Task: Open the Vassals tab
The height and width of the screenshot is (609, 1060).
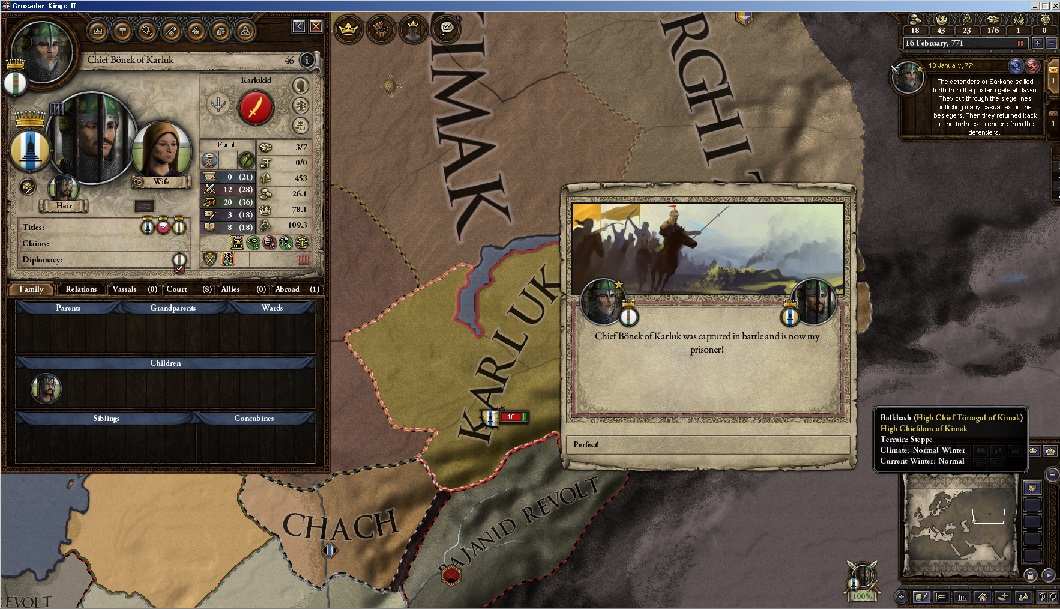Action: [x=130, y=289]
